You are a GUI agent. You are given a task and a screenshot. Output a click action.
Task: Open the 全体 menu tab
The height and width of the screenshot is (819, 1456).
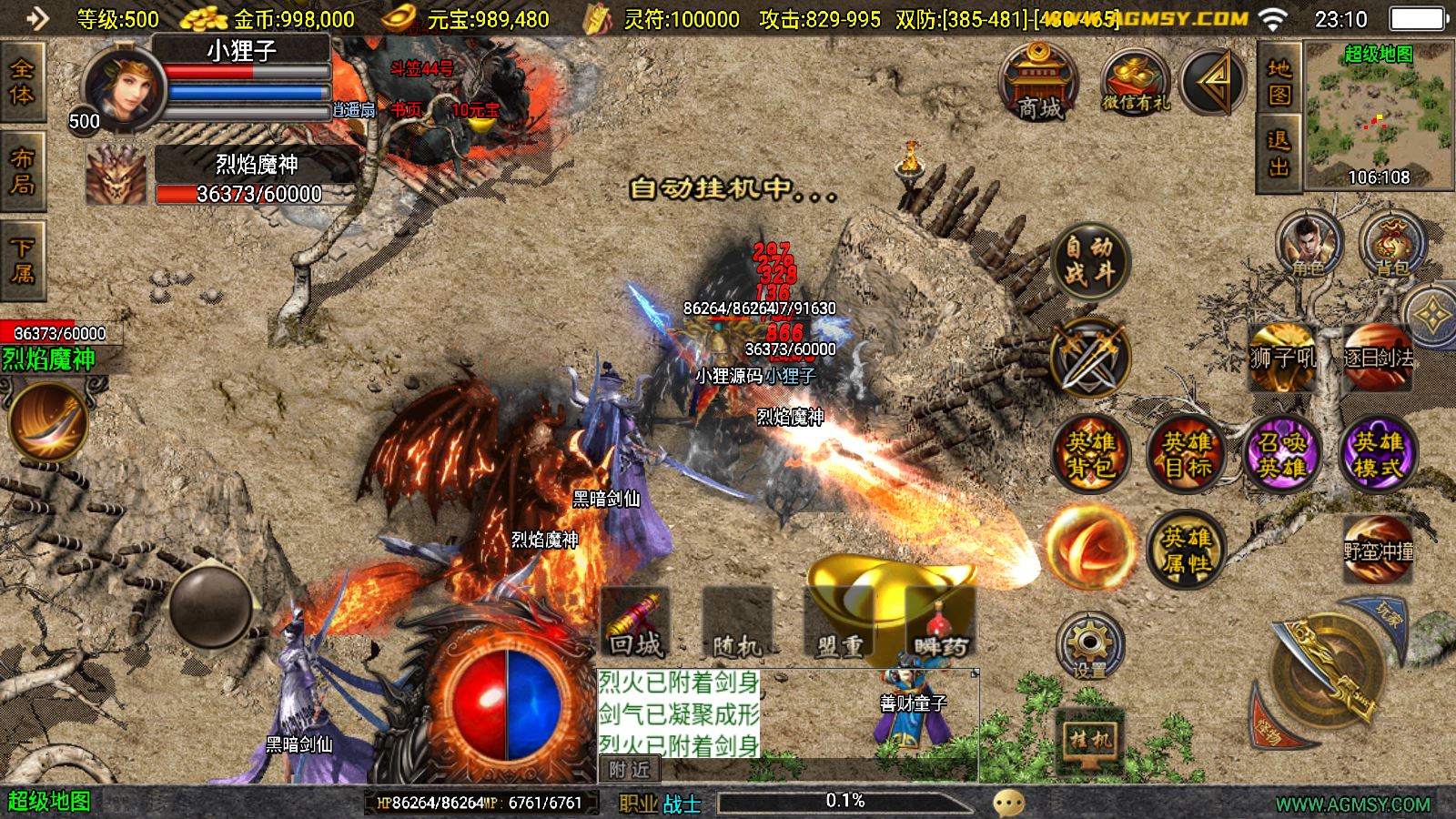pyautogui.click(x=23, y=82)
